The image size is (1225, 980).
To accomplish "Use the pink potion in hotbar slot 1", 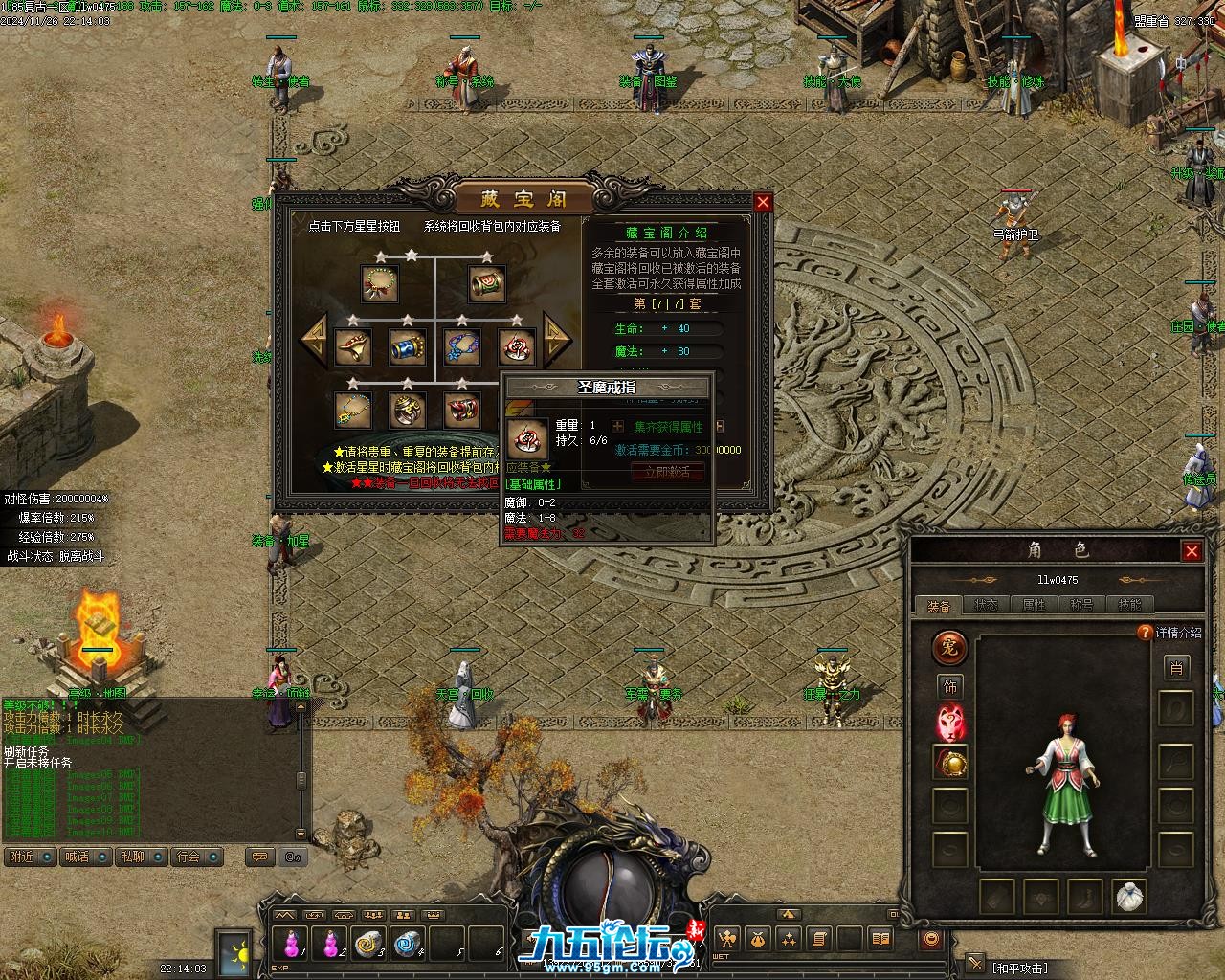I will [291, 944].
